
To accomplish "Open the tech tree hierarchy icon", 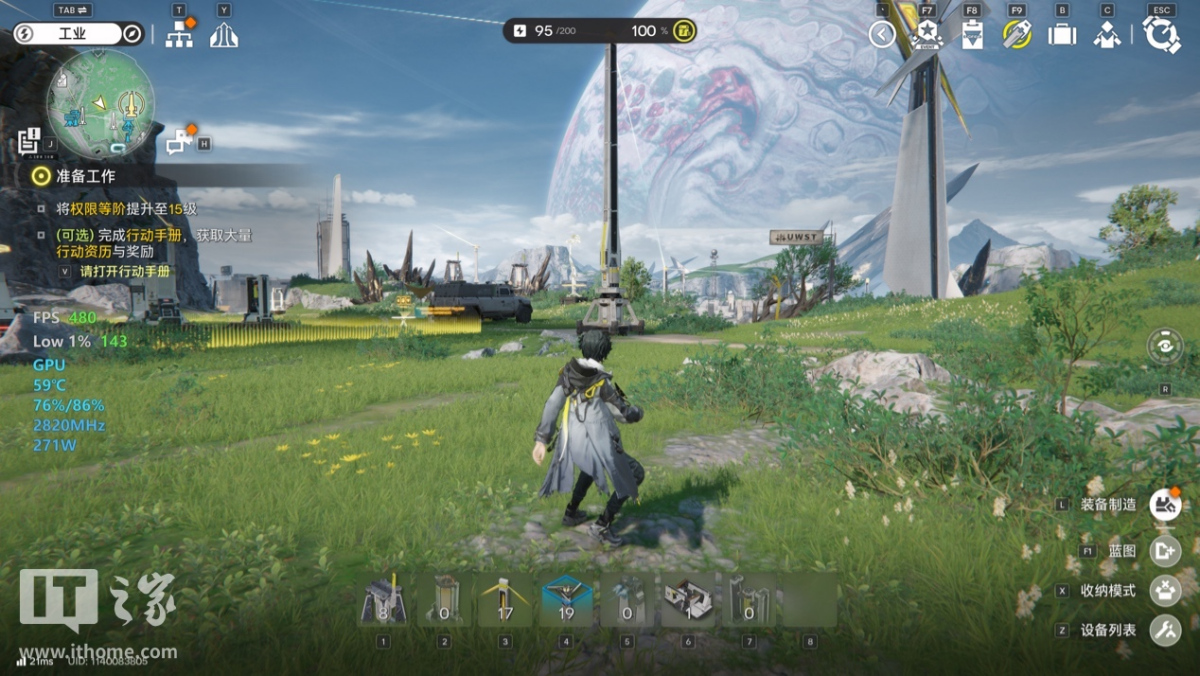I will [180, 34].
